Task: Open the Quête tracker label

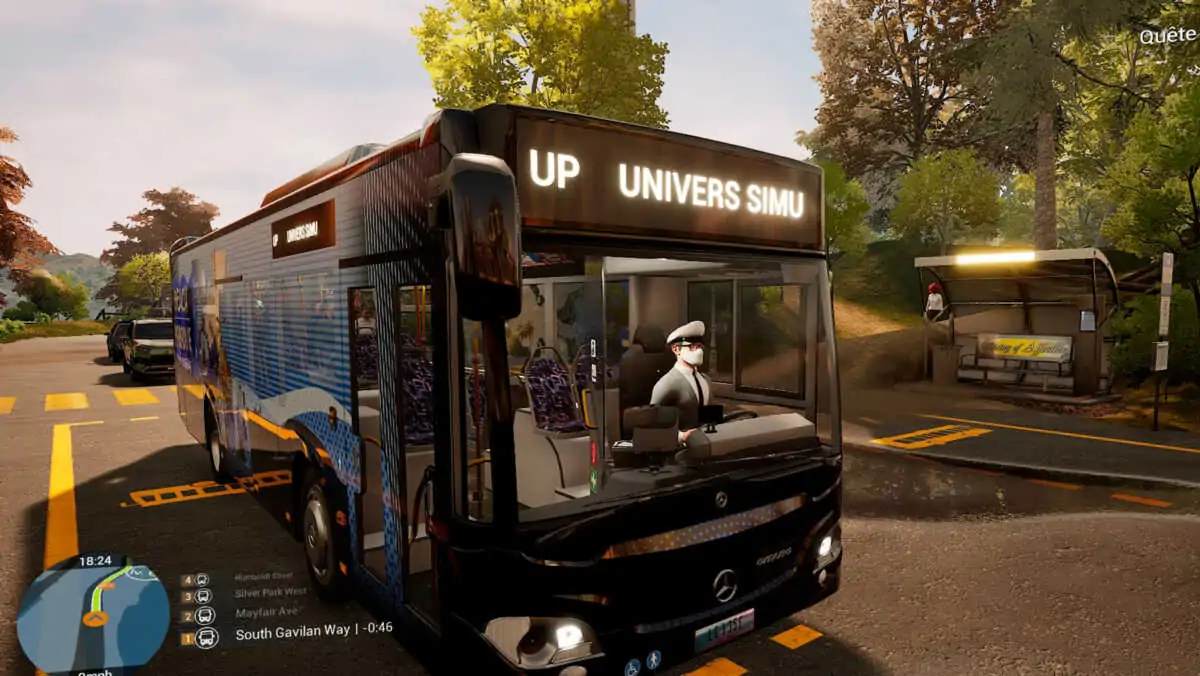Action: click(1168, 37)
